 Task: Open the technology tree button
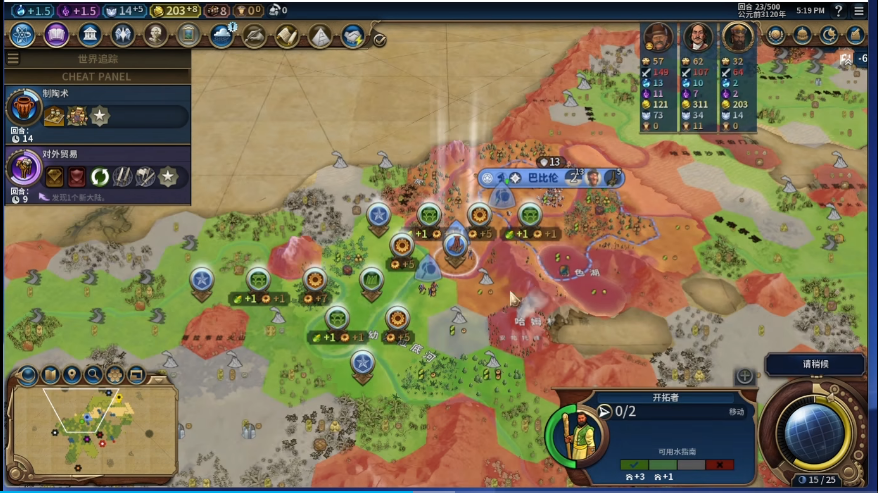[x=23, y=35]
